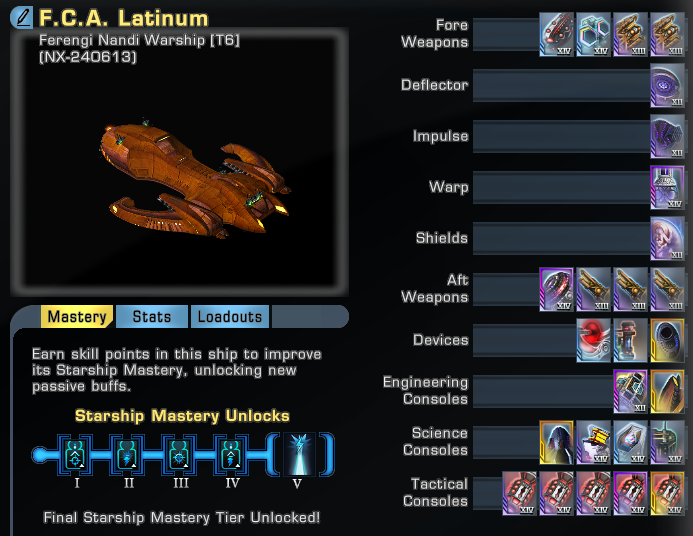Select Starship Mastery tier I icon
693x536 pixels.
(x=75, y=453)
